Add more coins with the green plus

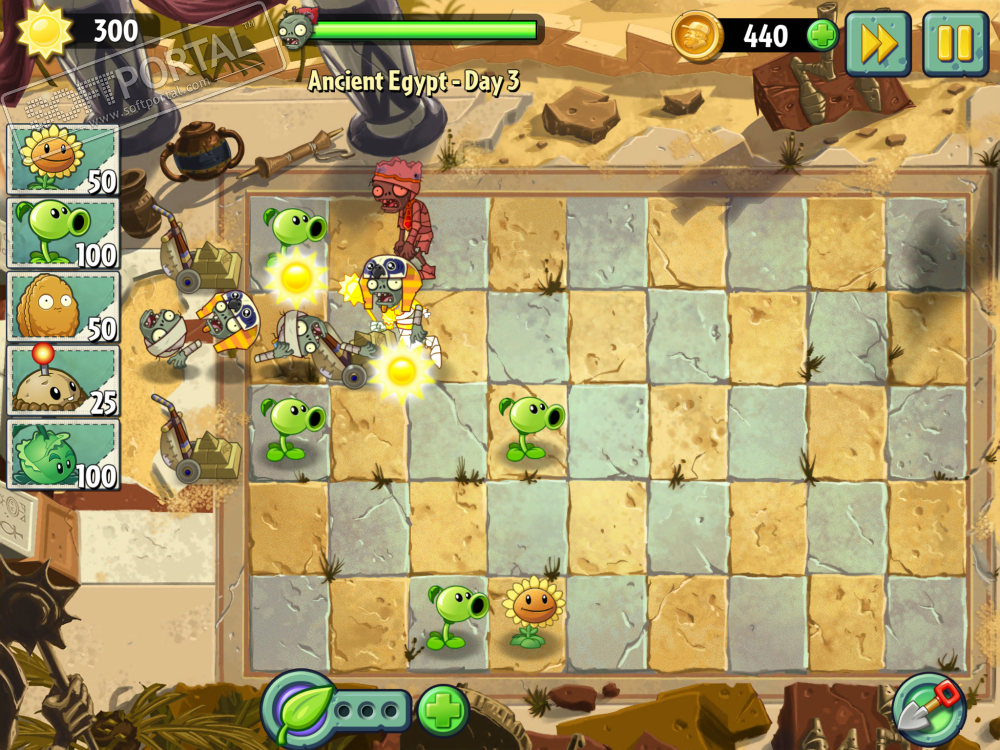pos(822,37)
